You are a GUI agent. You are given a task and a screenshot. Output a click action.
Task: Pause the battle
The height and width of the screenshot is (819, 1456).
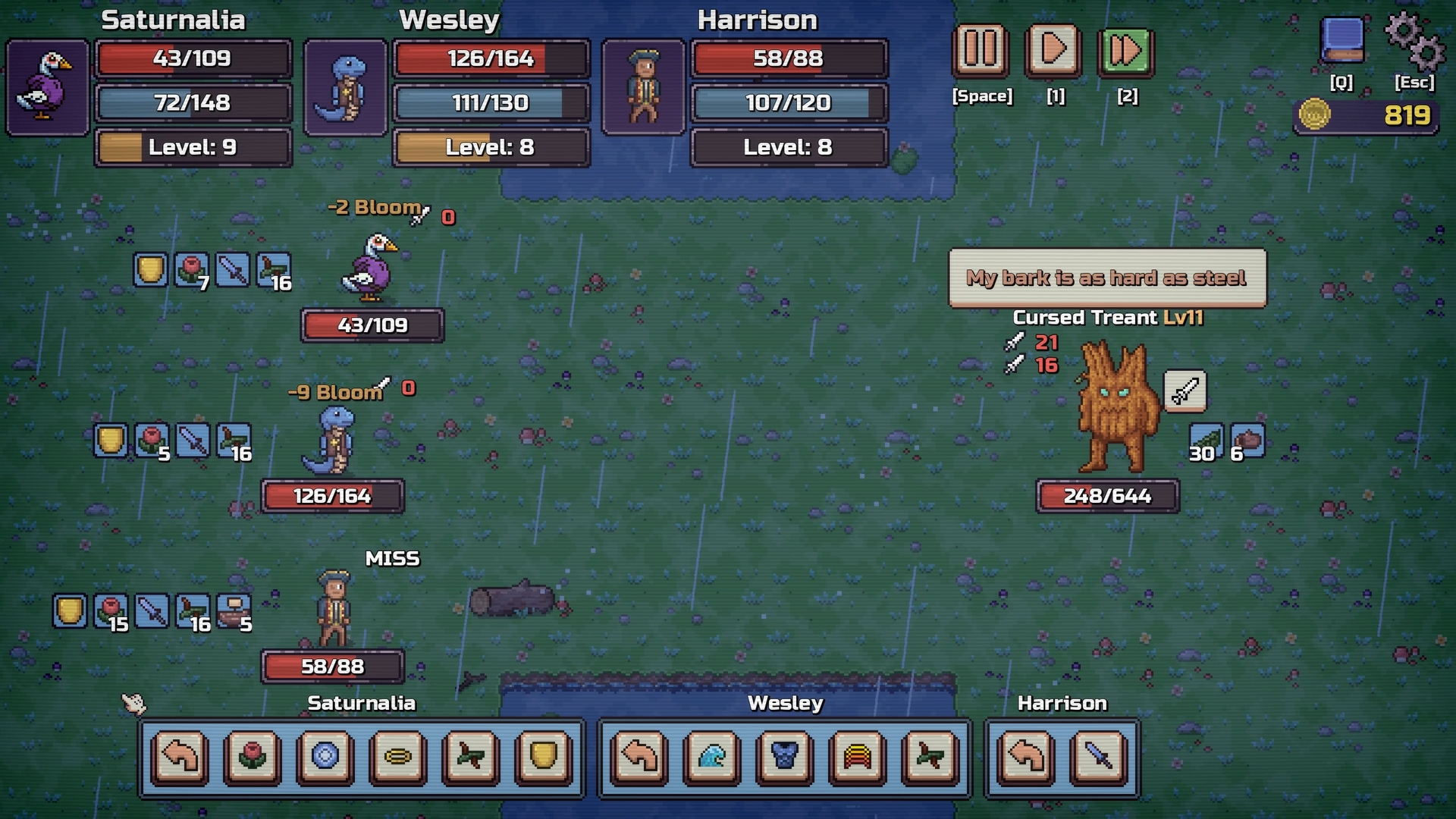tap(981, 50)
